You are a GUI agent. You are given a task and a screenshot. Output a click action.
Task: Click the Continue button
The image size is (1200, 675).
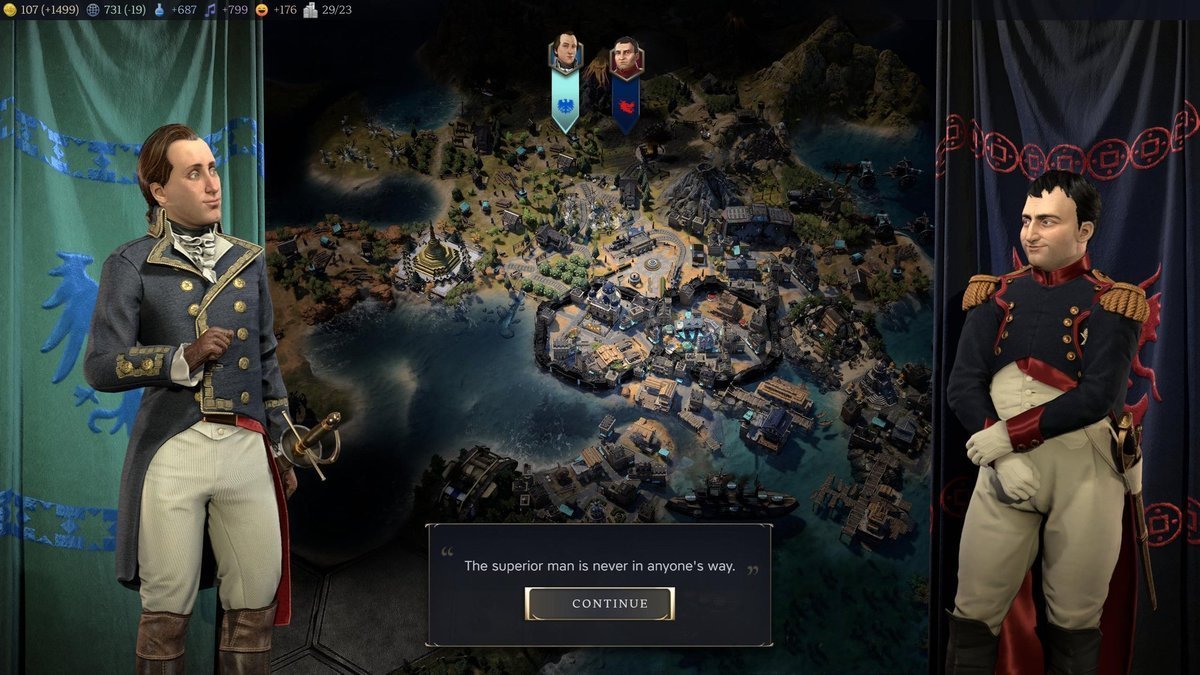click(600, 603)
